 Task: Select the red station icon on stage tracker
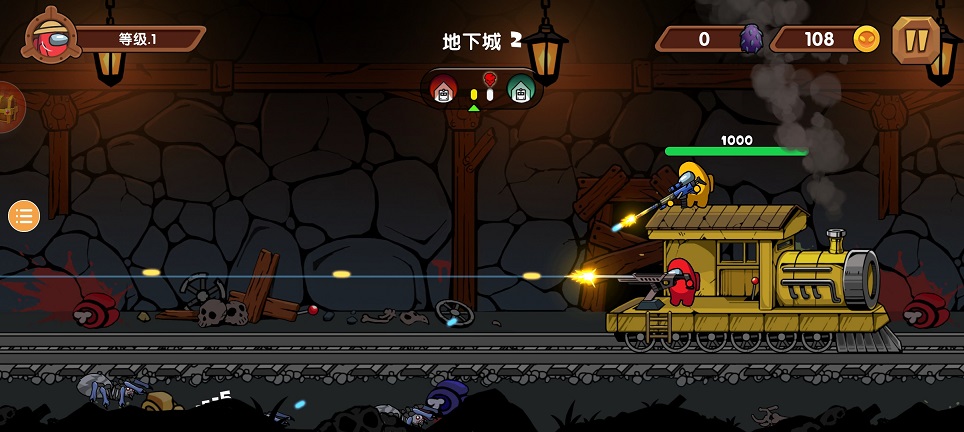tap(443, 90)
